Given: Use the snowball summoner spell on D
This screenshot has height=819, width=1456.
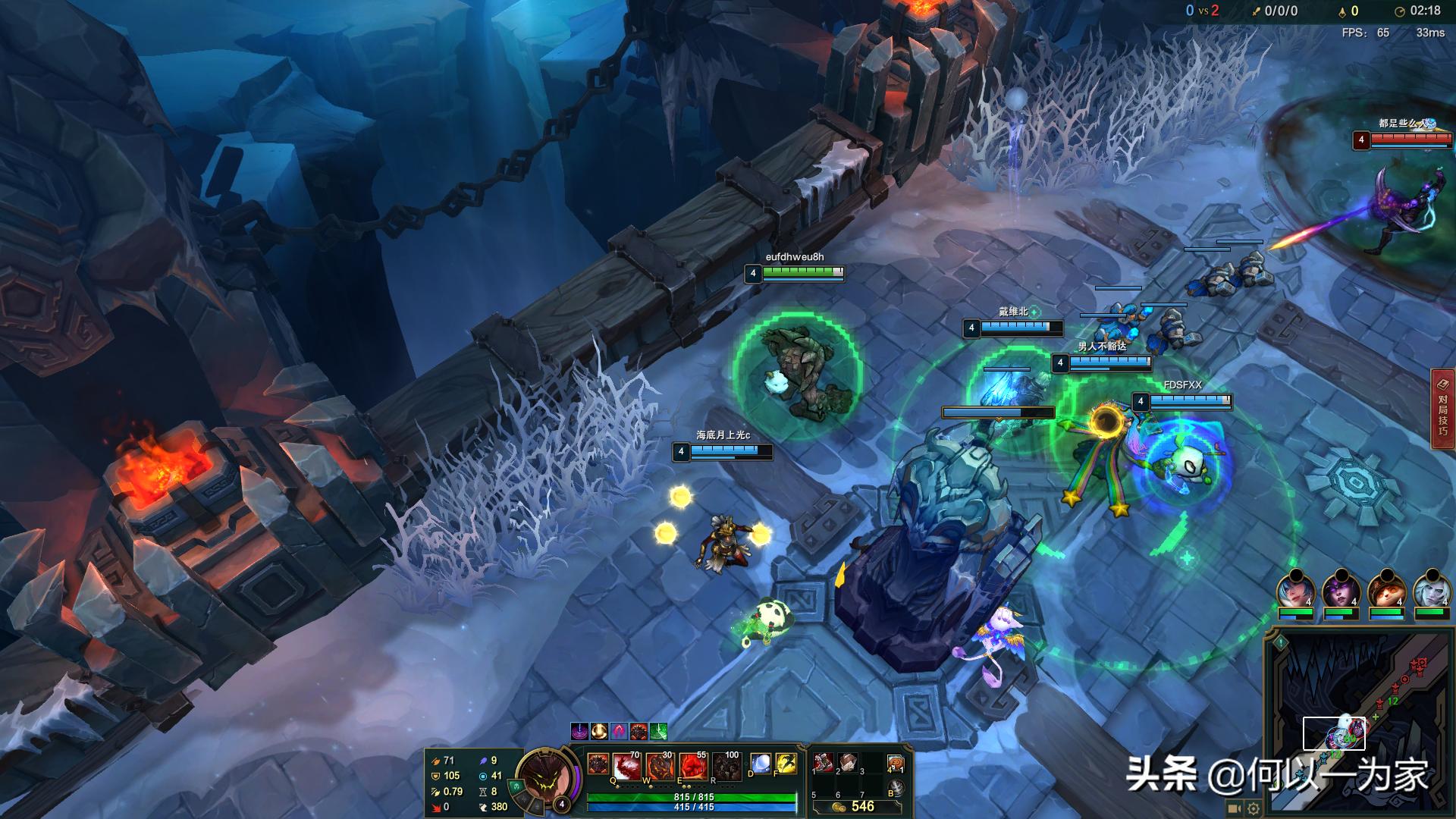Looking at the screenshot, I should tap(760, 764).
